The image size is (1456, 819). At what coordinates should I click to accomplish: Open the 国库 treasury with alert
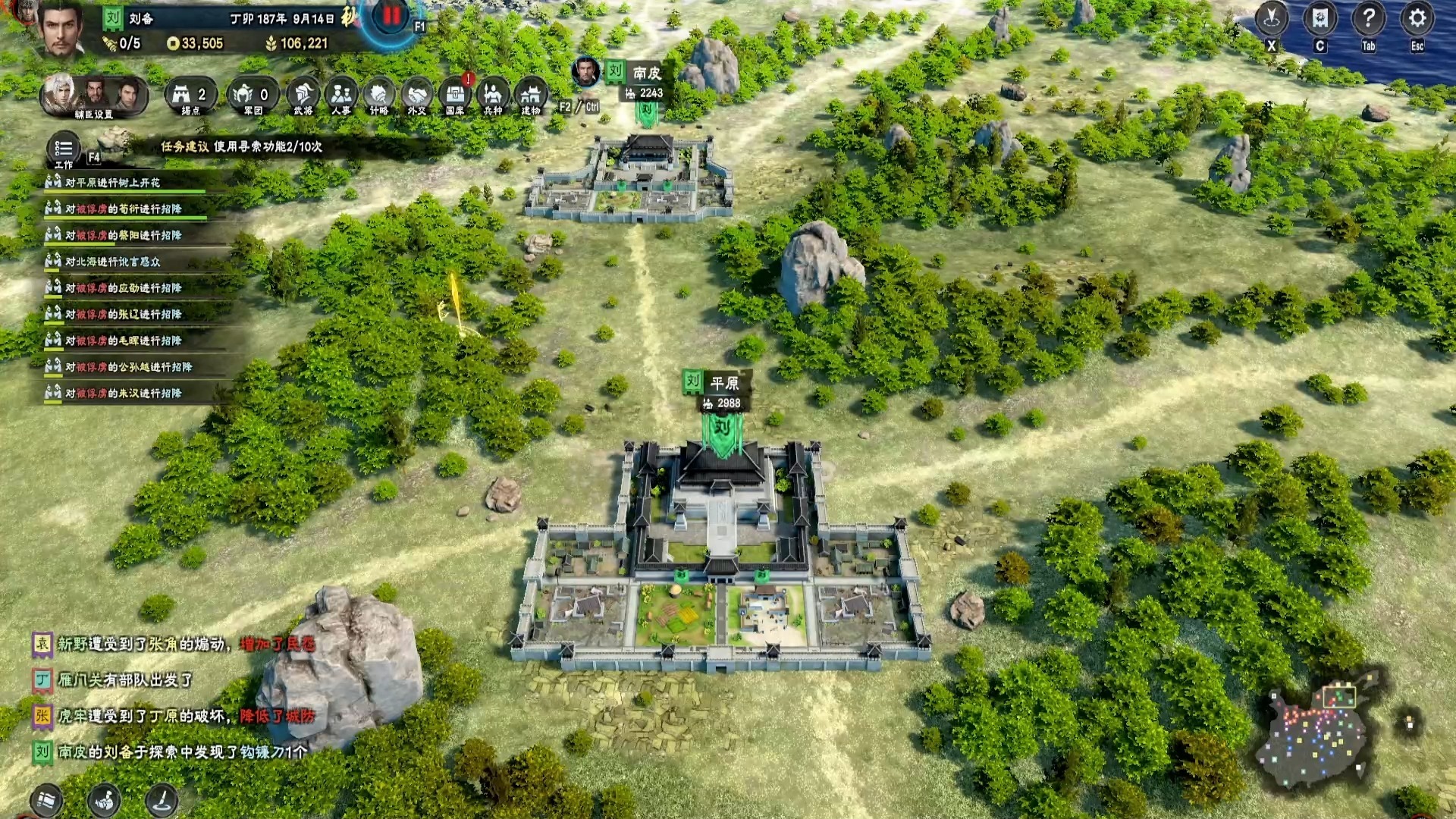(x=455, y=96)
